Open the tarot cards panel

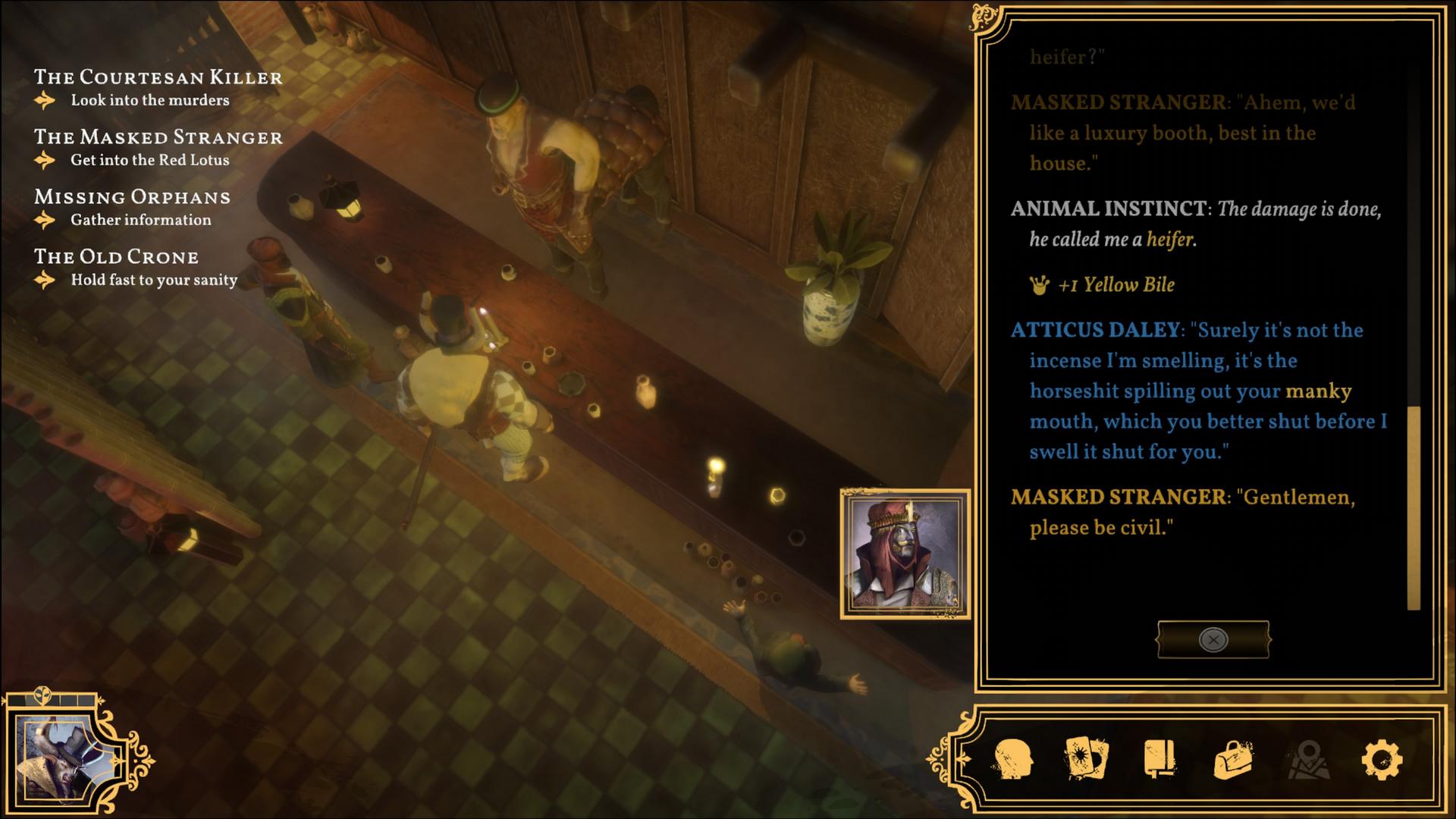pos(1087,758)
